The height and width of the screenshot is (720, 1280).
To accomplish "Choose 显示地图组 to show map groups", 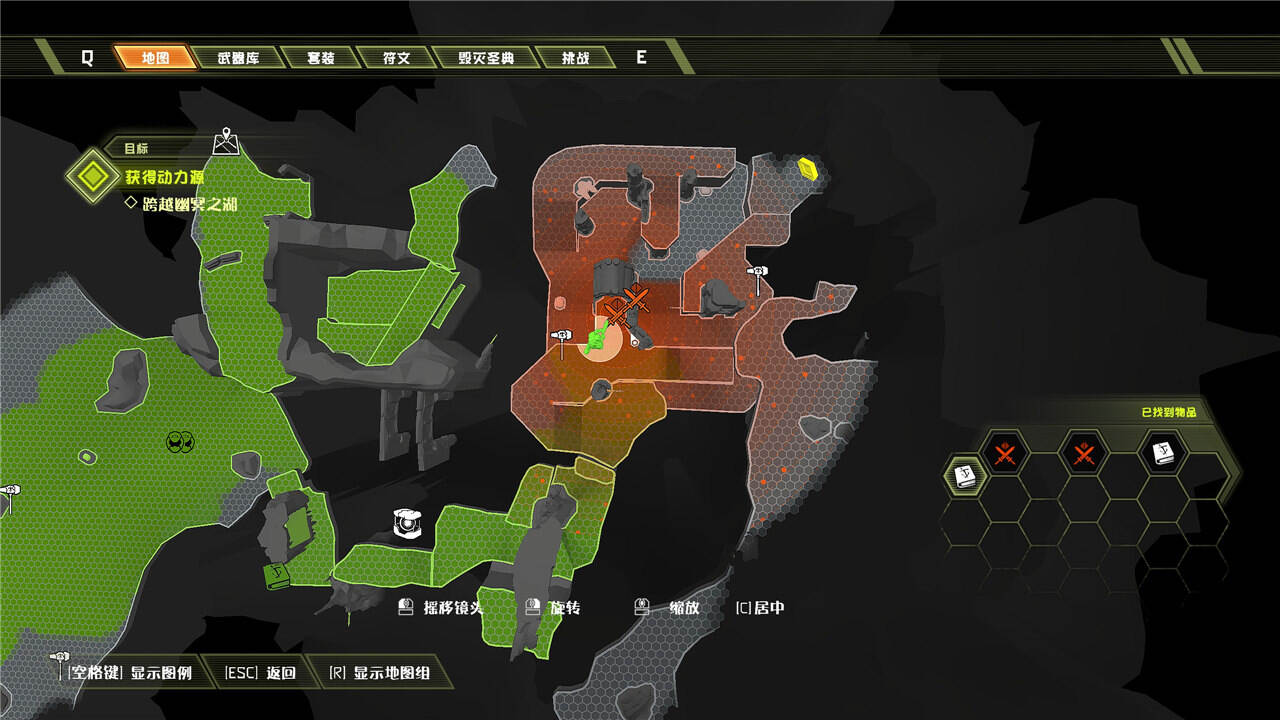I will coord(380,673).
